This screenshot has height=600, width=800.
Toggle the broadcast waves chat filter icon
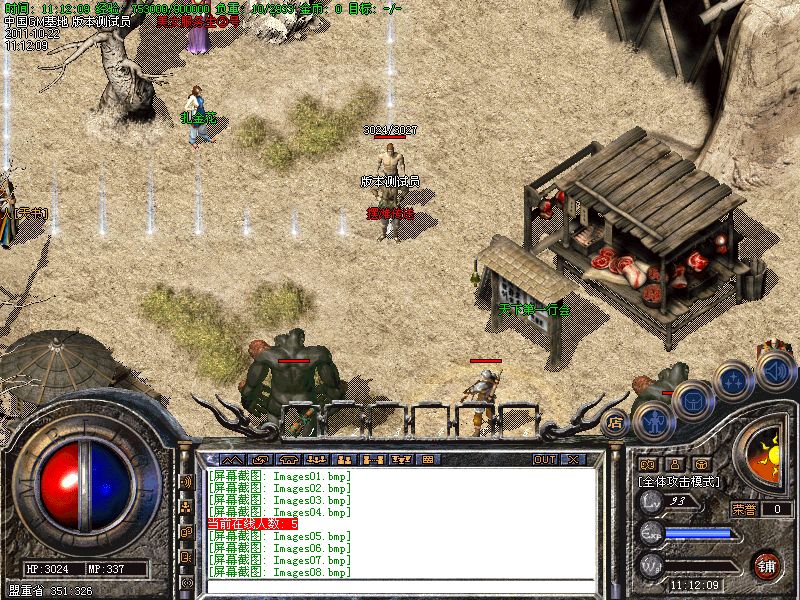point(186,481)
